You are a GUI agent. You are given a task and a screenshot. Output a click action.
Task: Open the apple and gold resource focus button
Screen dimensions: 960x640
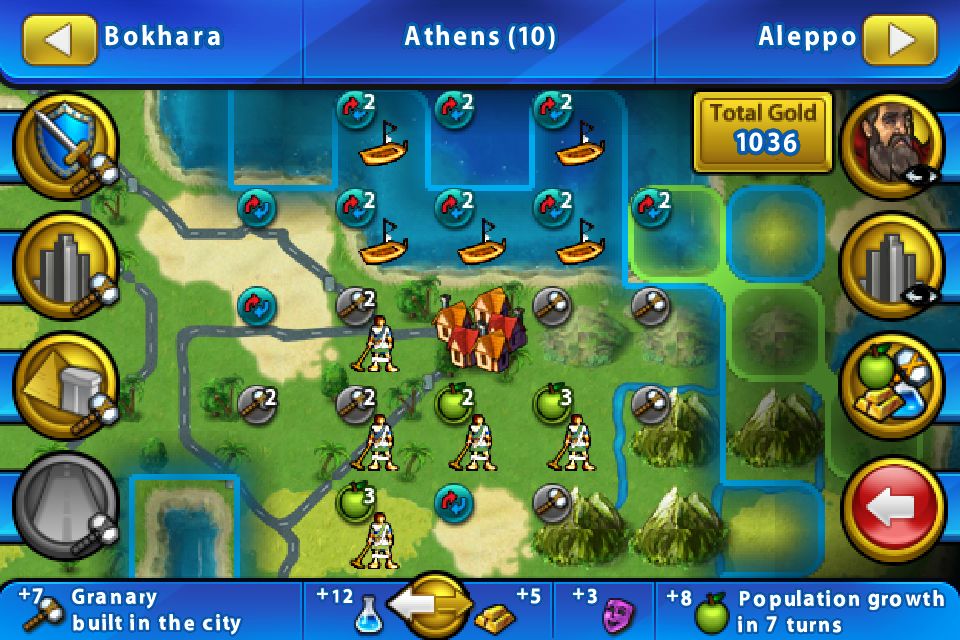point(892,388)
